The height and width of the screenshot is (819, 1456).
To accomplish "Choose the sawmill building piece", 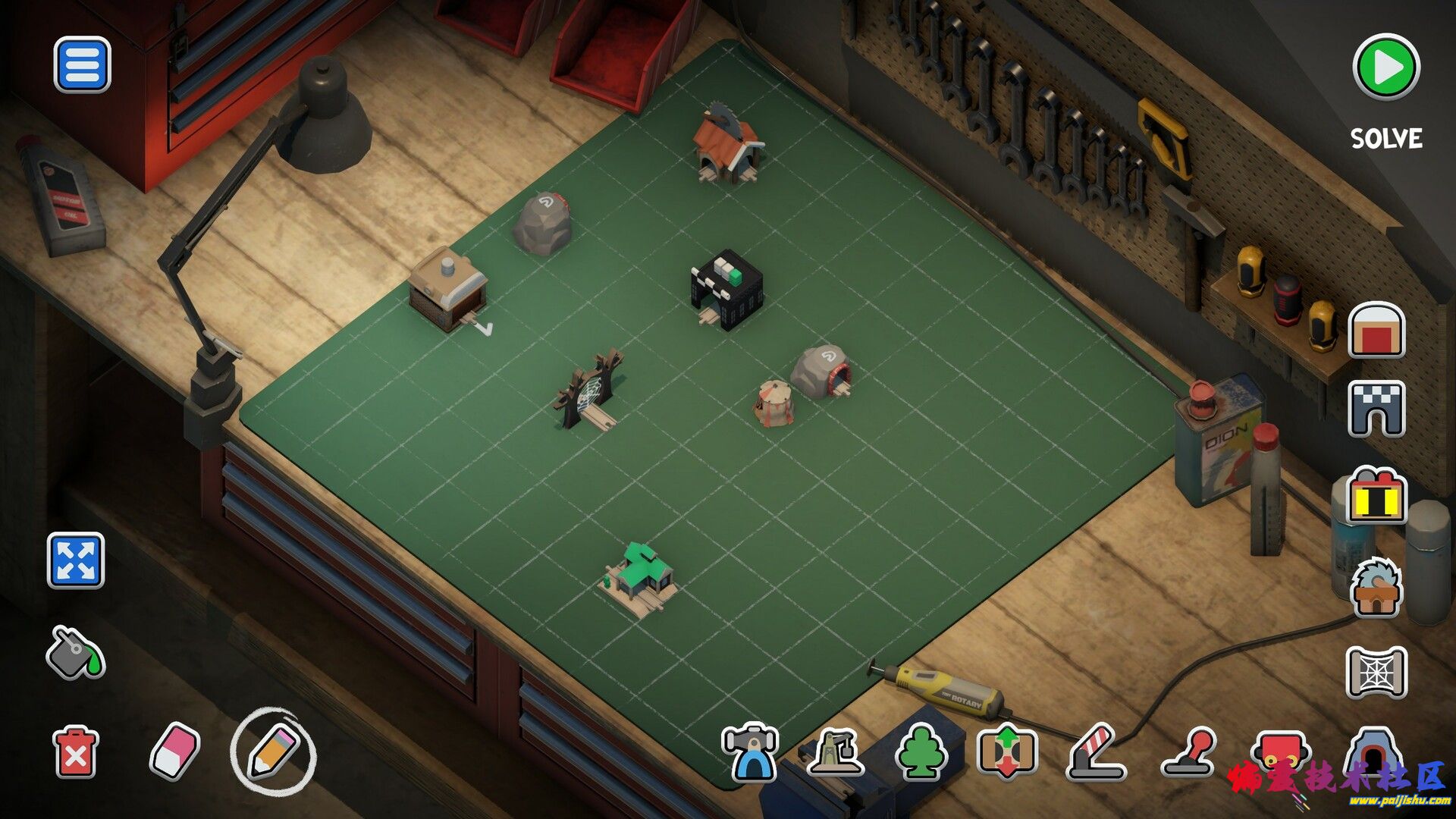I will (x=1376, y=588).
